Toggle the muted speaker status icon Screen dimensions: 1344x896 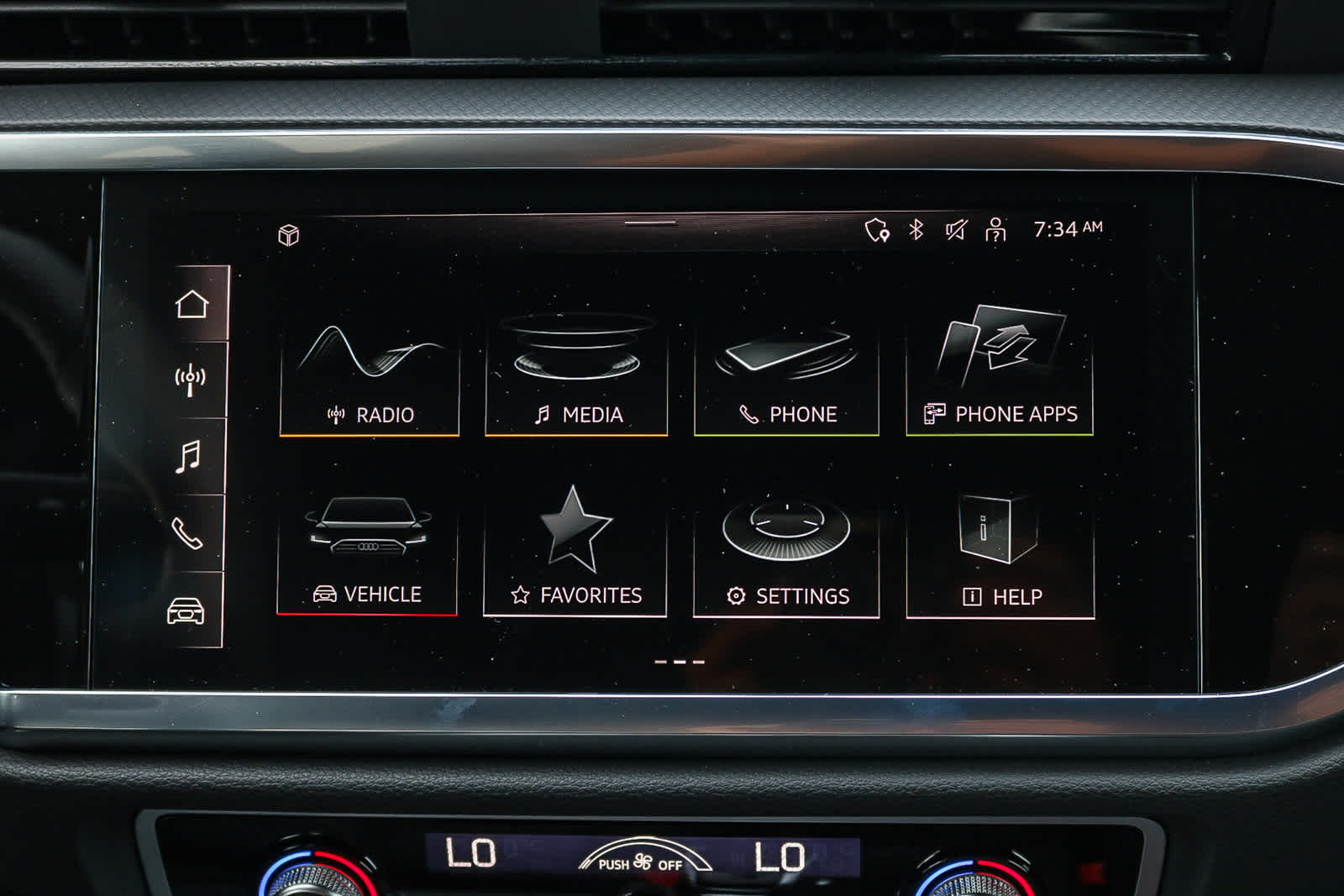[x=956, y=229]
